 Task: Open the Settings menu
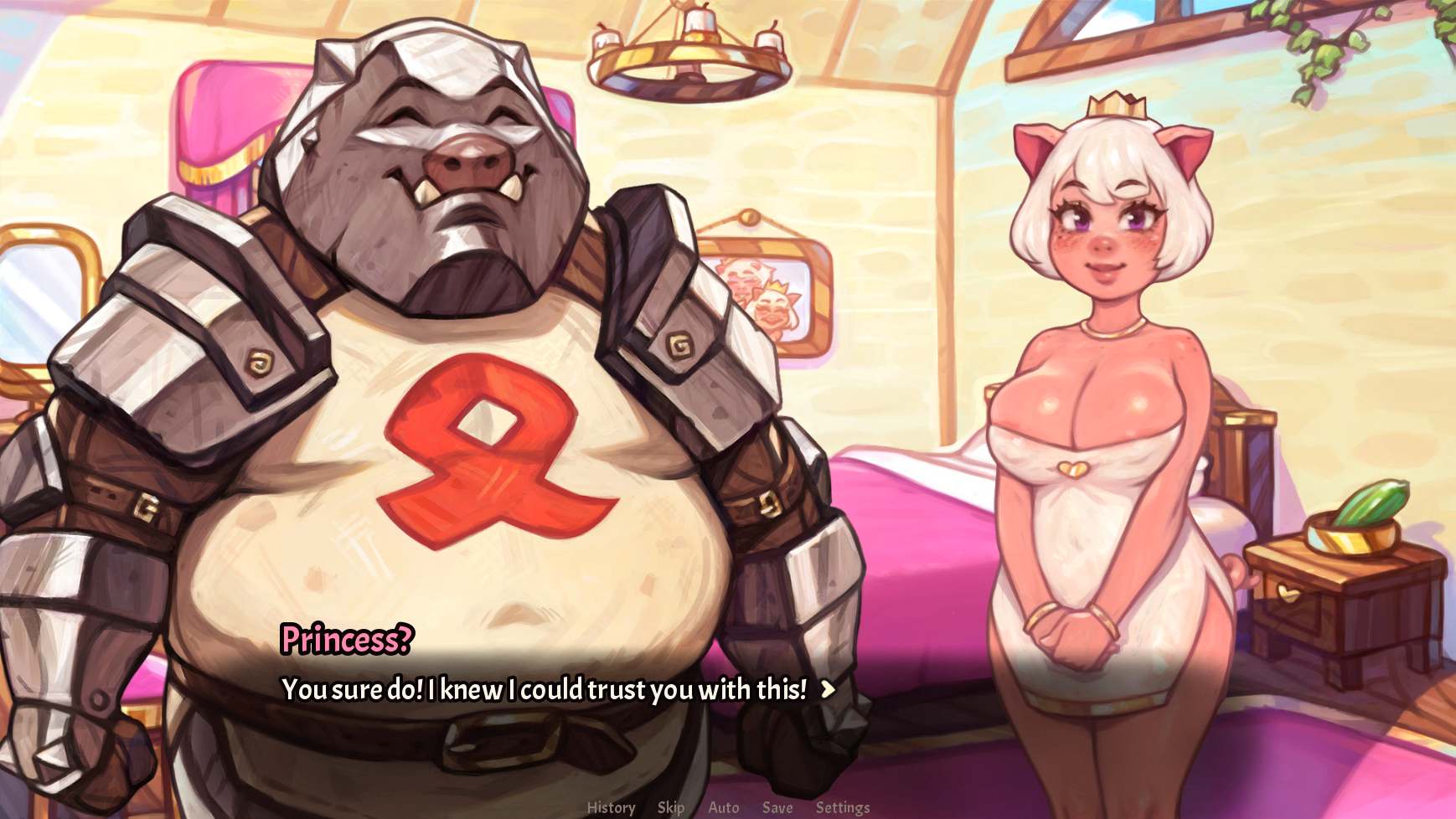[843, 807]
